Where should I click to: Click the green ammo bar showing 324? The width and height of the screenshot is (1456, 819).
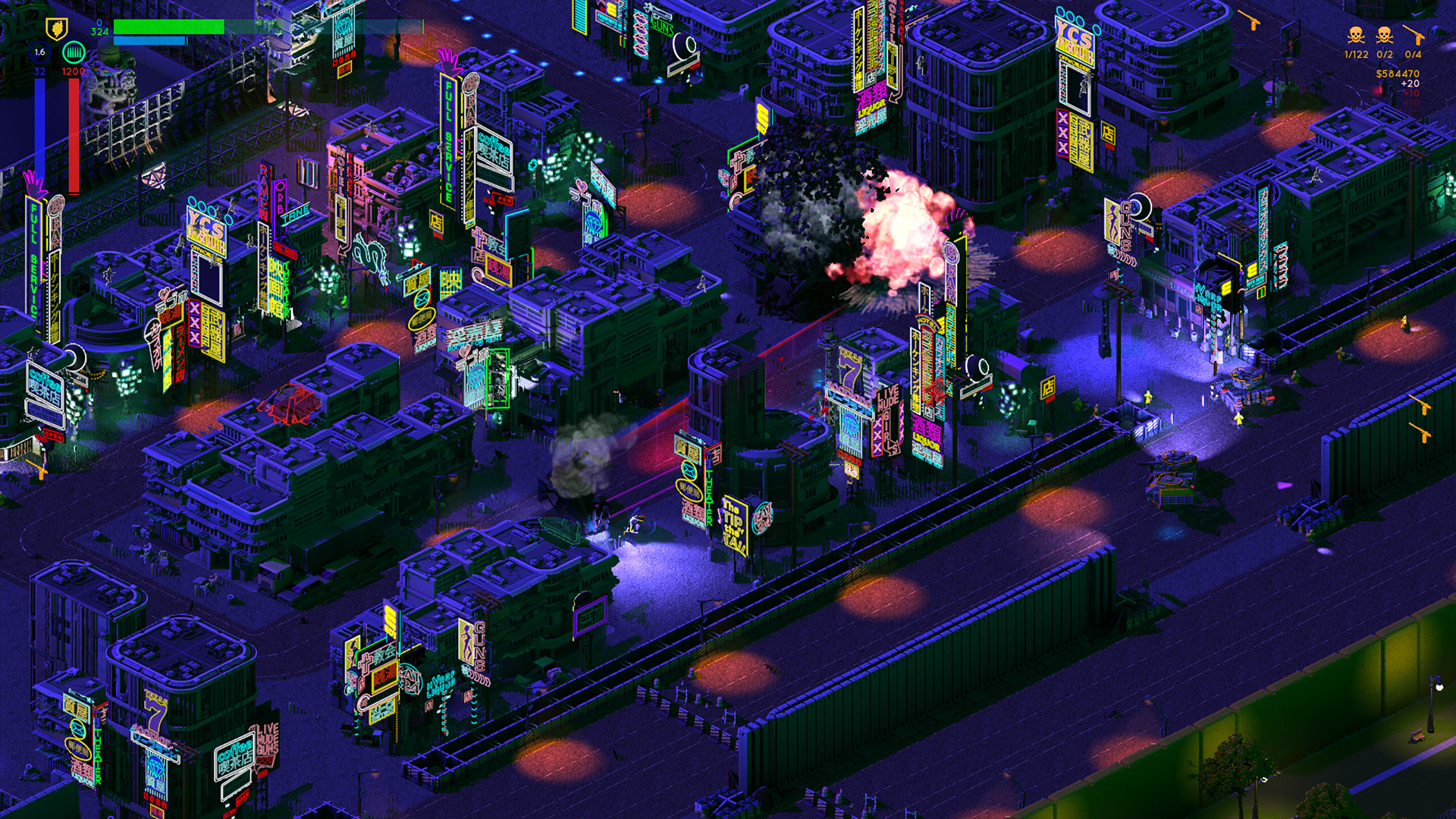[x=167, y=28]
